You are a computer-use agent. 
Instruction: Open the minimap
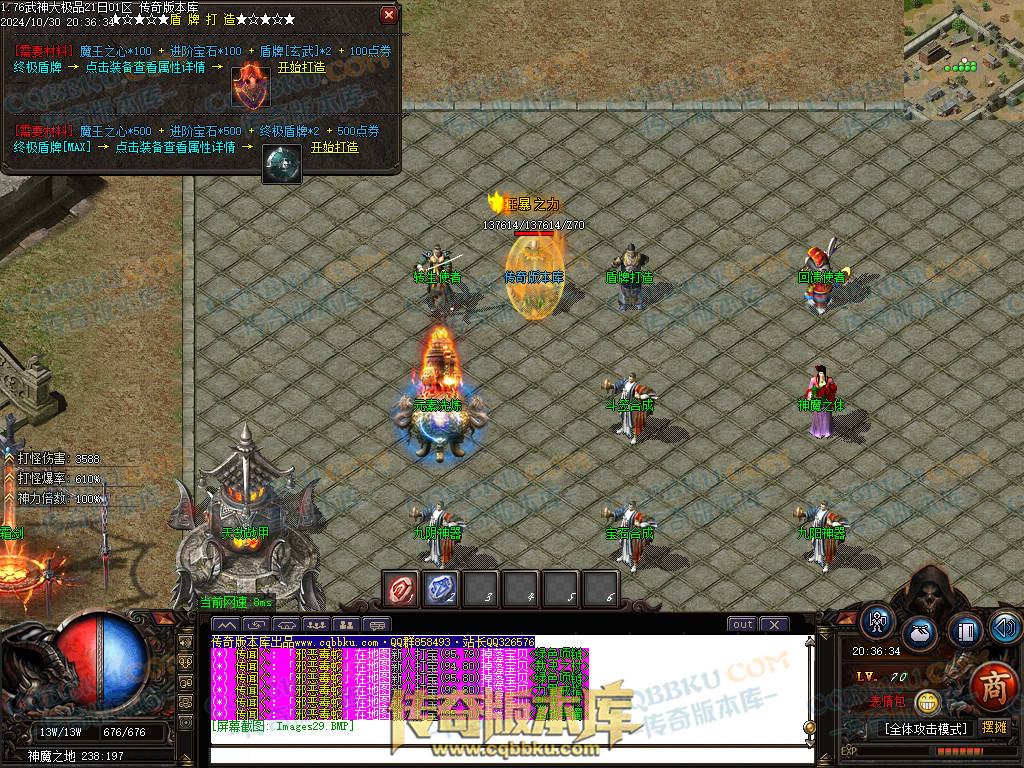click(963, 60)
